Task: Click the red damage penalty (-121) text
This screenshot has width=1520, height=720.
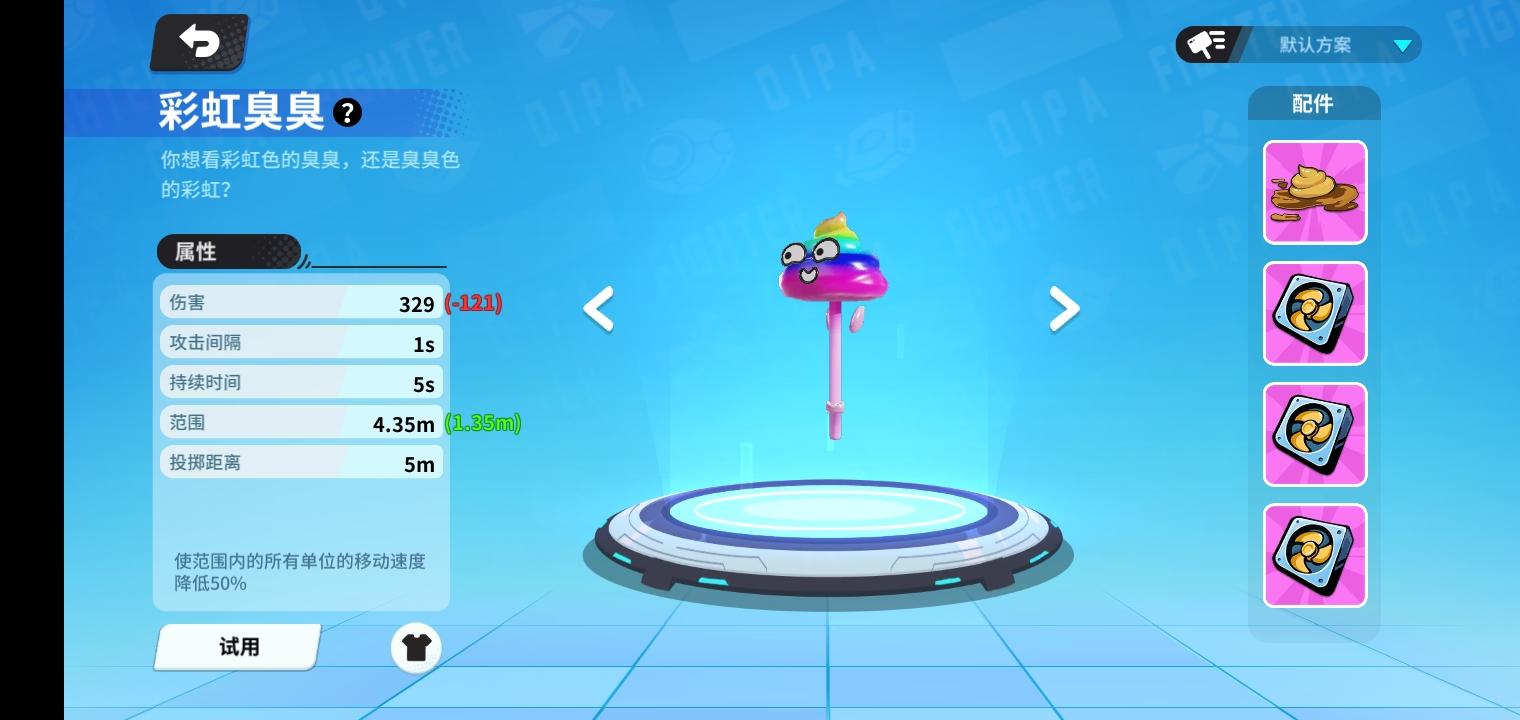Action: pos(471,302)
